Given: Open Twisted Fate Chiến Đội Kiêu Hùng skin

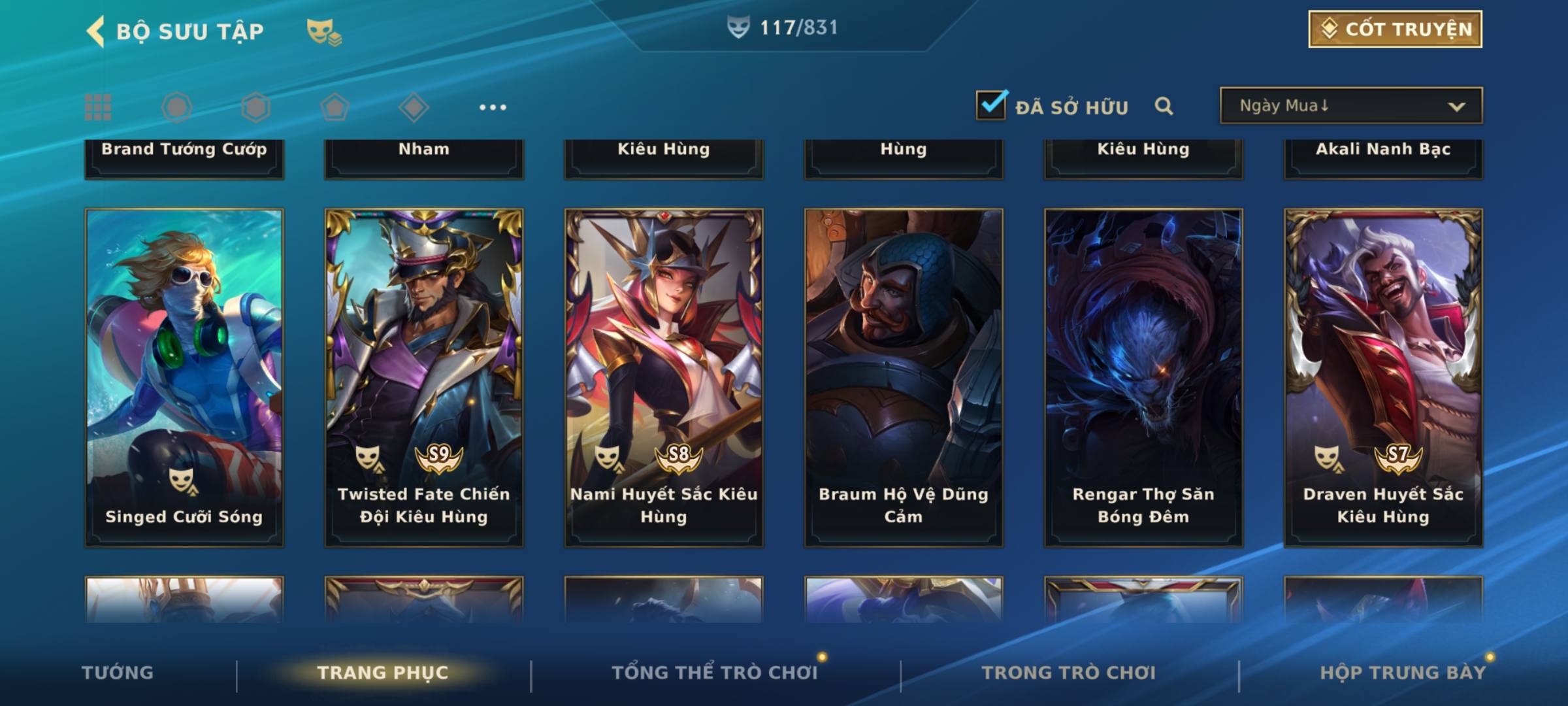Looking at the screenshot, I should (x=424, y=377).
